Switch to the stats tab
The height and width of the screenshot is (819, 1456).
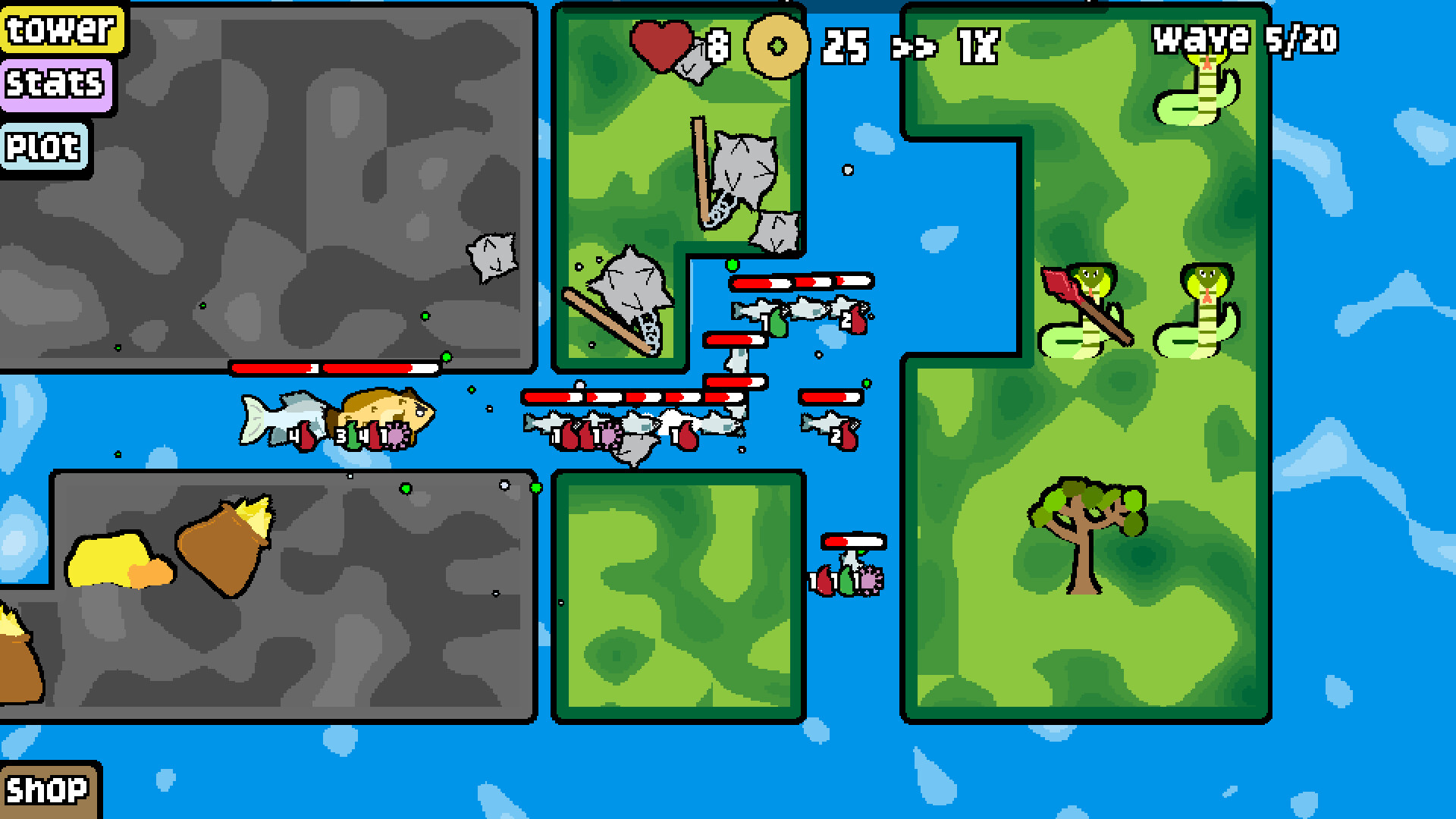tap(55, 84)
